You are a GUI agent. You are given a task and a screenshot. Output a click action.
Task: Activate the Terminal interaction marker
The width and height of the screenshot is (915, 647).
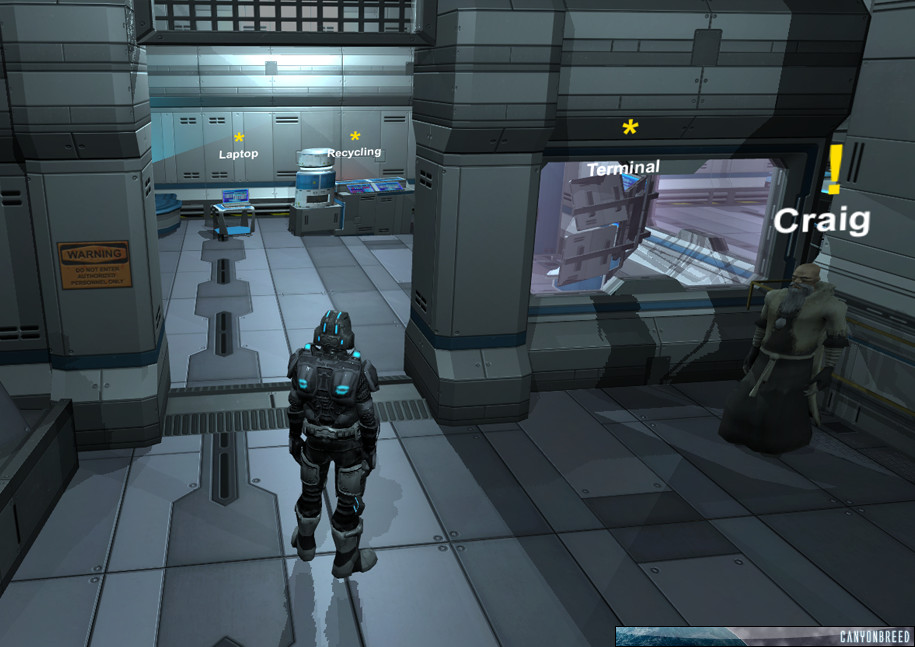pyautogui.click(x=630, y=128)
